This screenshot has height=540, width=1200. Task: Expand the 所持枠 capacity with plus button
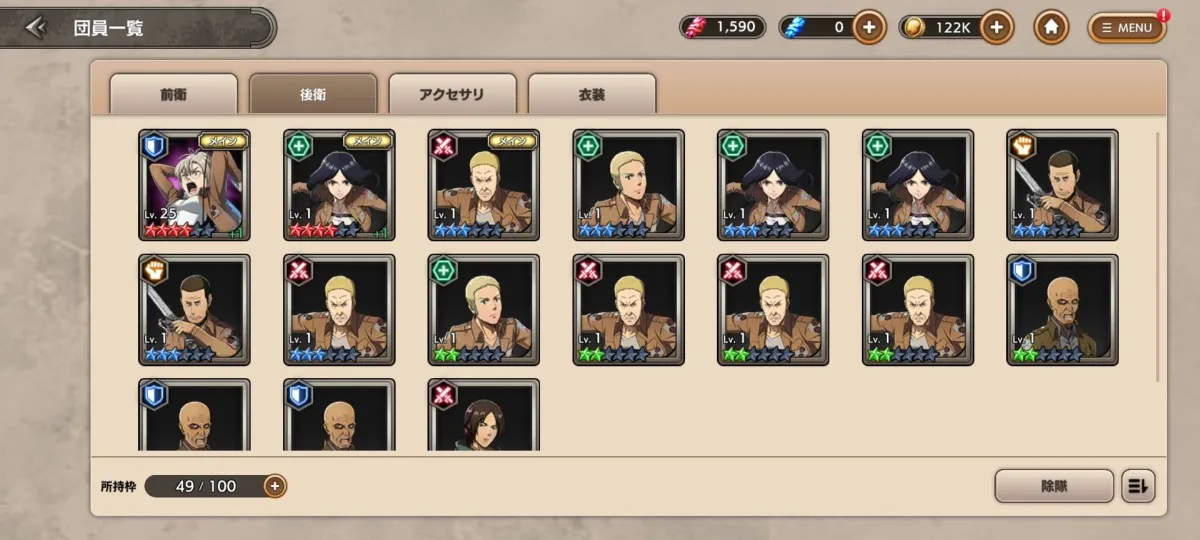click(x=275, y=486)
